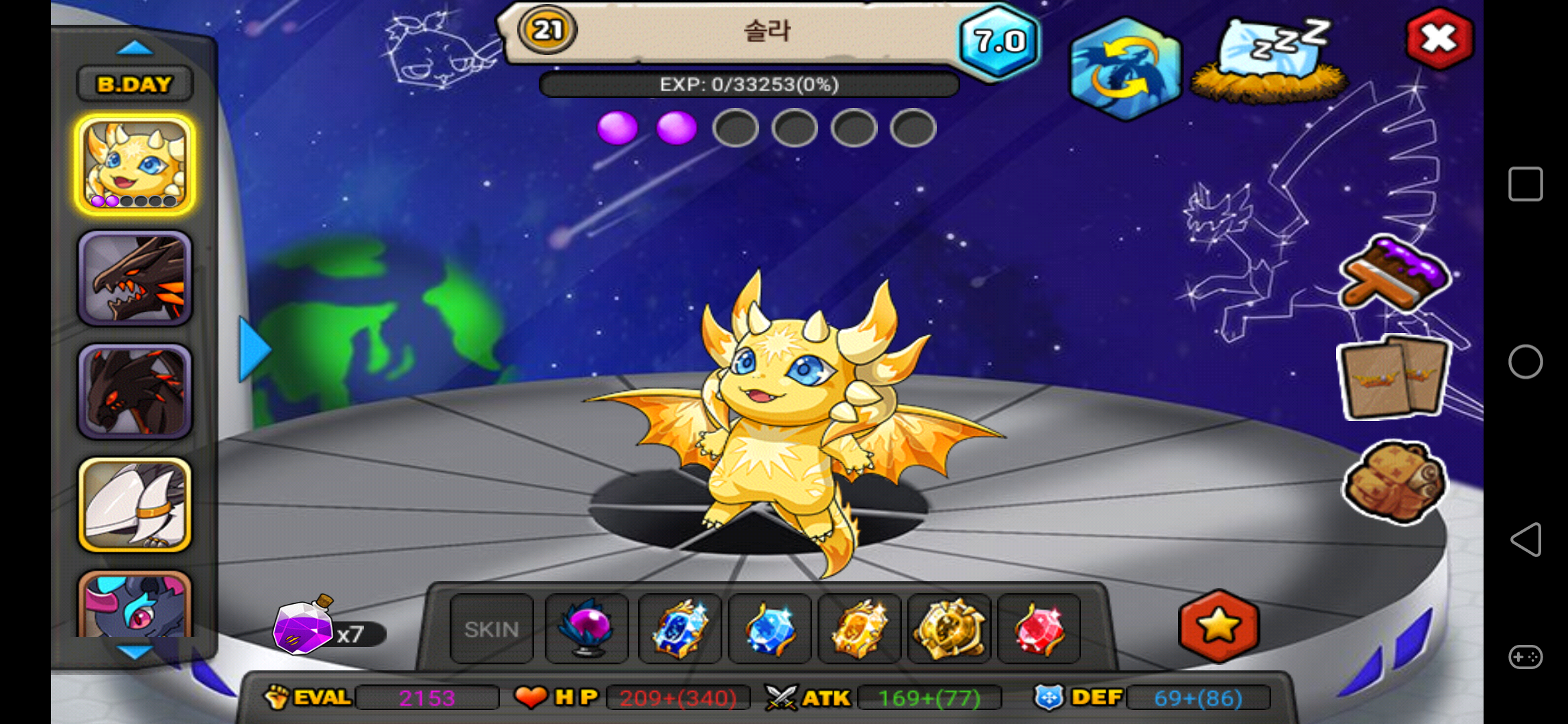Pick the dark dragon with red eyes
The height and width of the screenshot is (724, 1568).
(x=135, y=391)
